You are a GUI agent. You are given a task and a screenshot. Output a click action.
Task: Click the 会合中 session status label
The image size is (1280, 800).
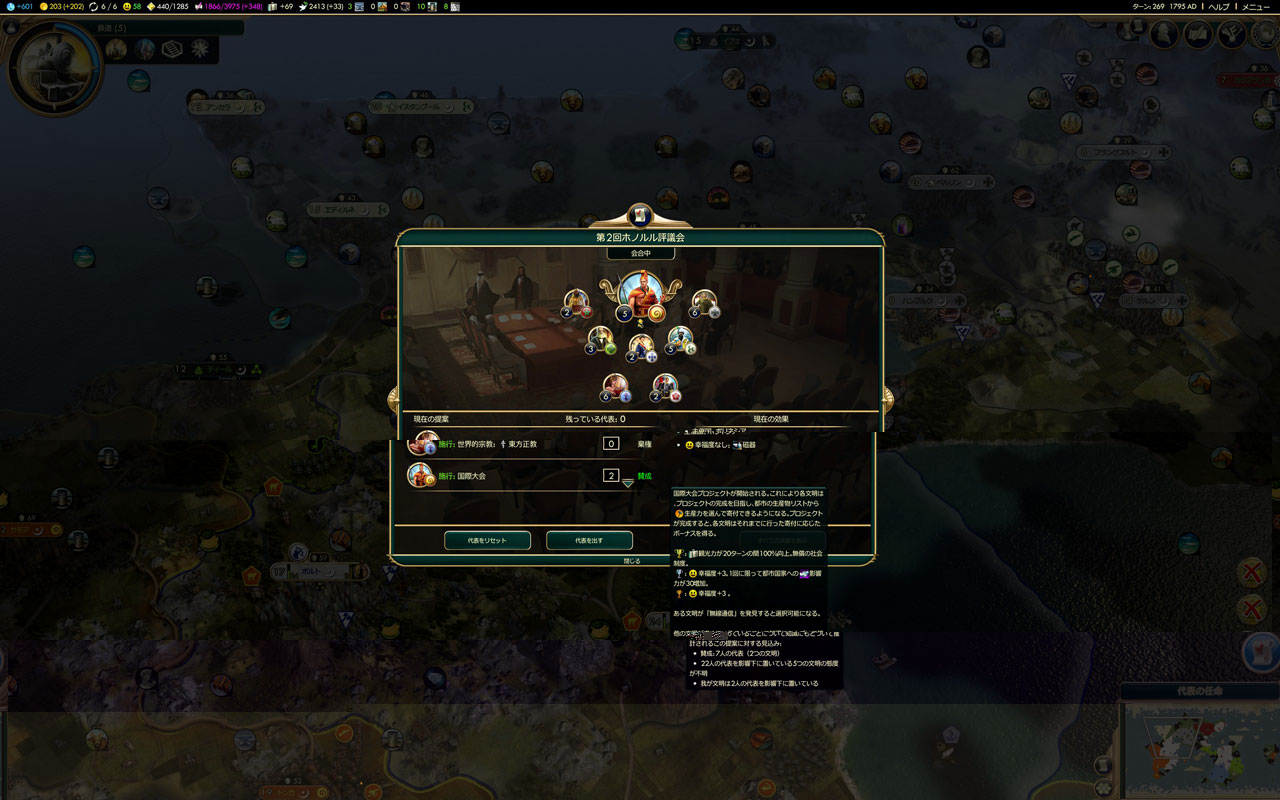(640, 254)
